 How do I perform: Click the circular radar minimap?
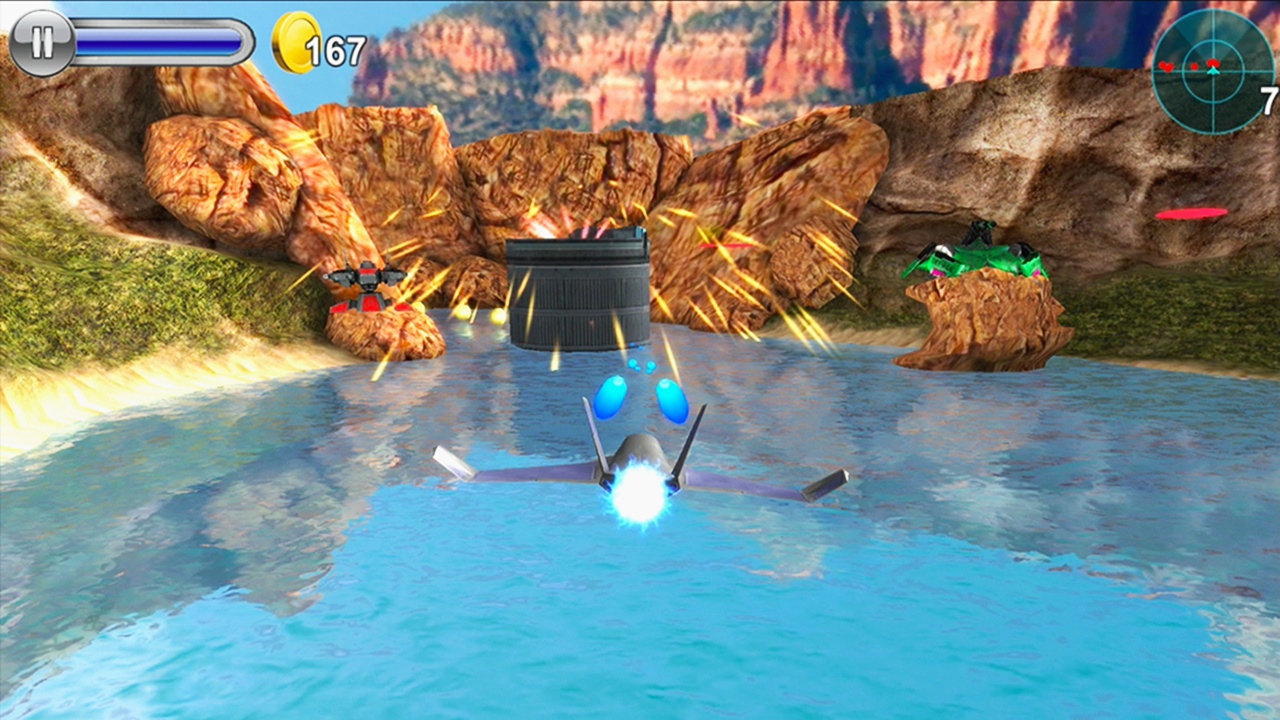[x=1212, y=71]
